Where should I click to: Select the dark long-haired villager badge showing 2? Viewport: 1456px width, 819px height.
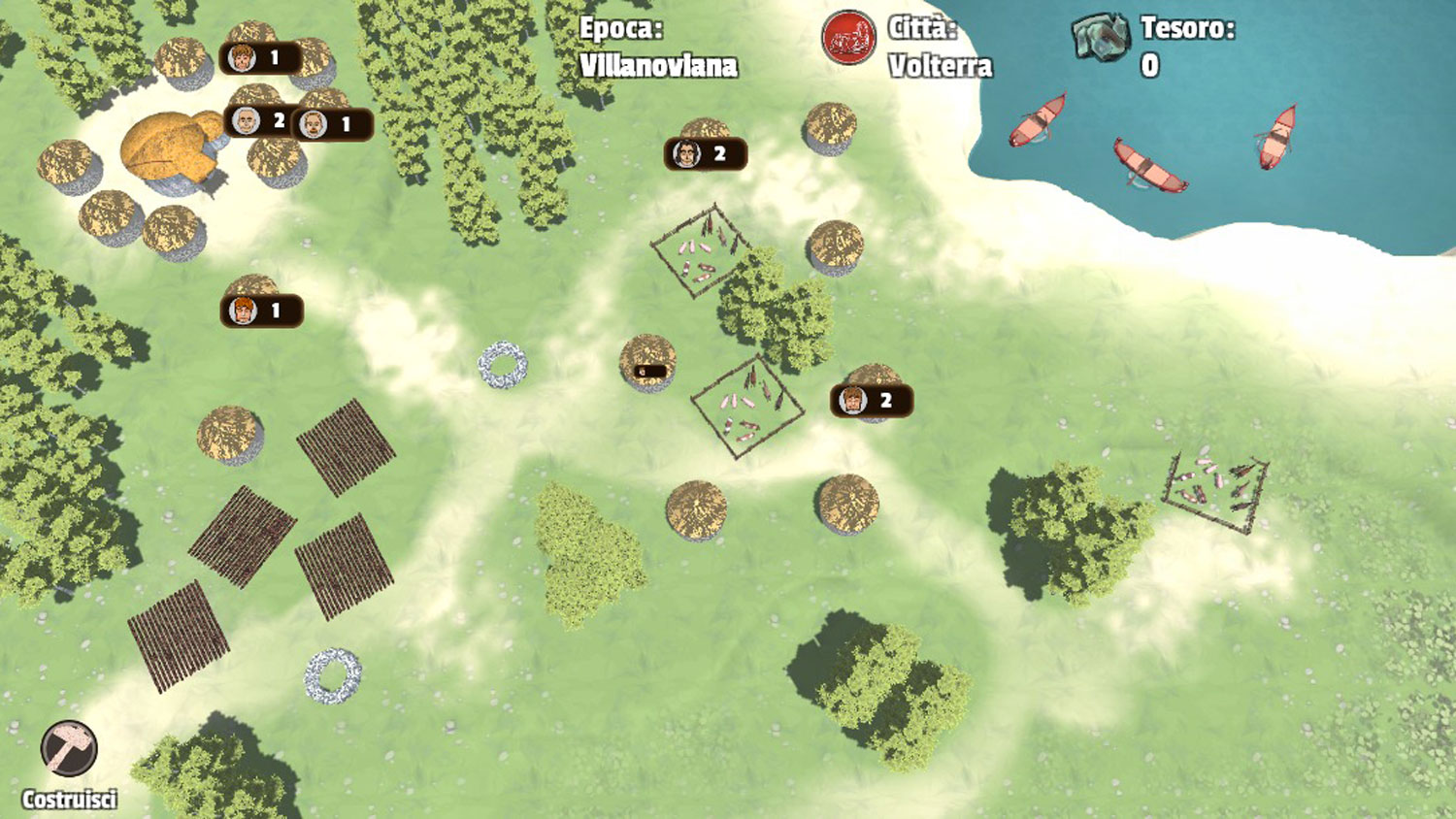tap(705, 153)
